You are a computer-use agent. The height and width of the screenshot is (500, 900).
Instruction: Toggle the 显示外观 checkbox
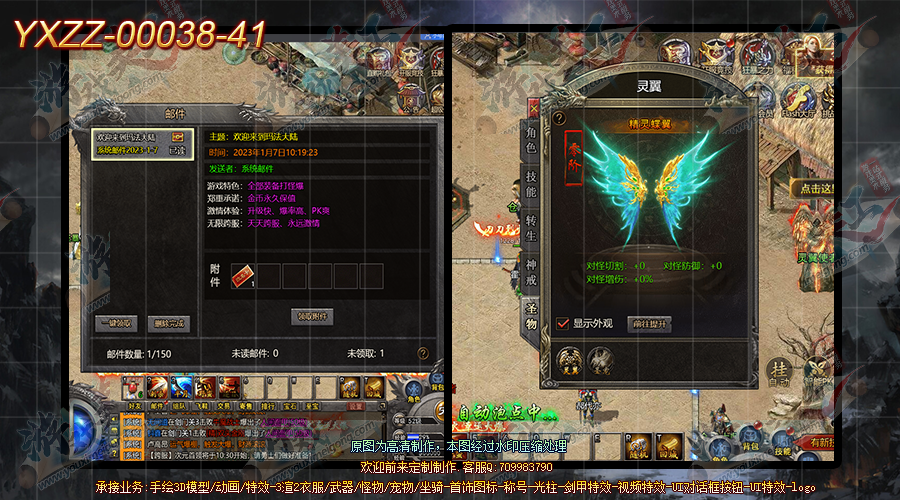563,324
